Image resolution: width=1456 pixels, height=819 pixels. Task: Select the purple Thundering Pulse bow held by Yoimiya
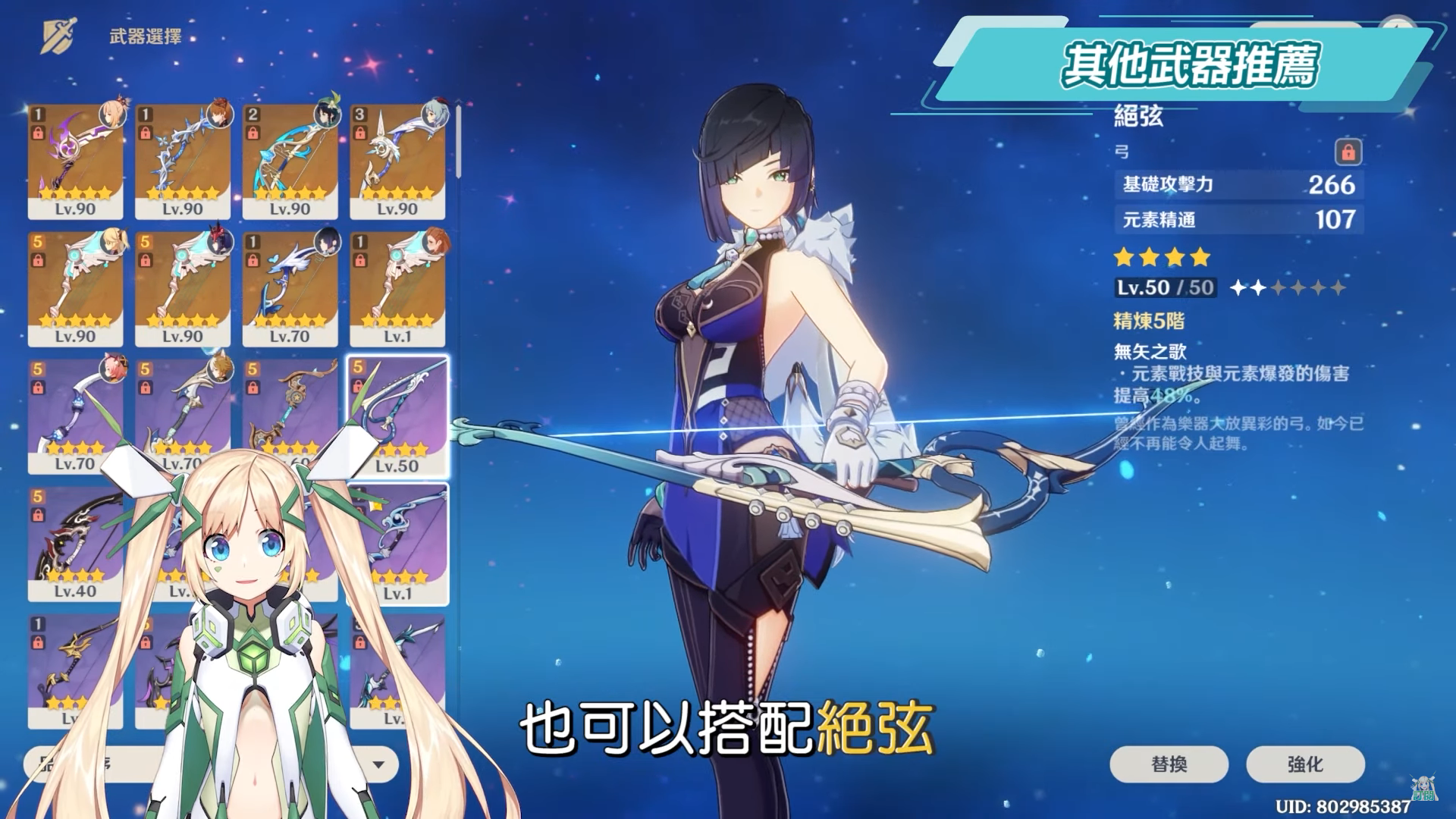tap(75, 160)
